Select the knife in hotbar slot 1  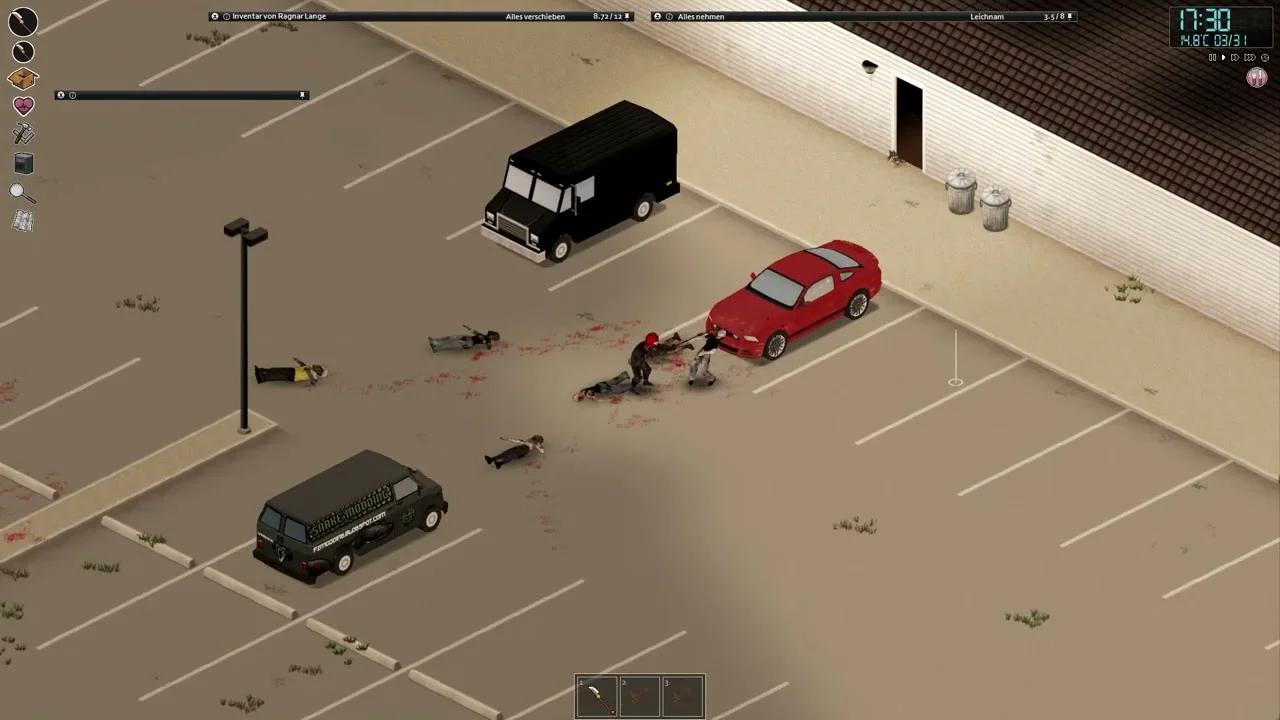(597, 694)
